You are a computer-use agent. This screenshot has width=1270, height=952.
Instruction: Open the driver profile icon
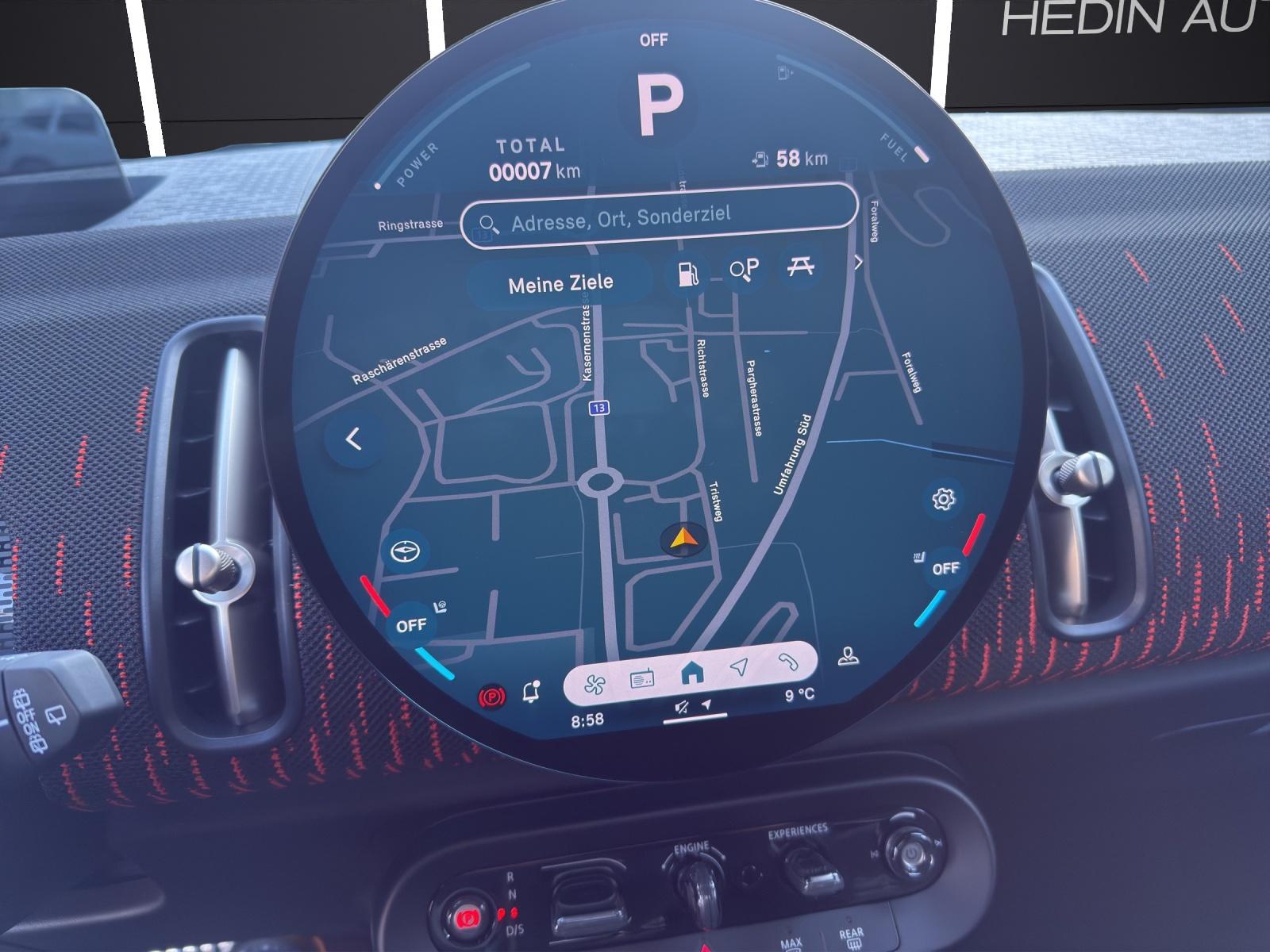click(x=849, y=657)
